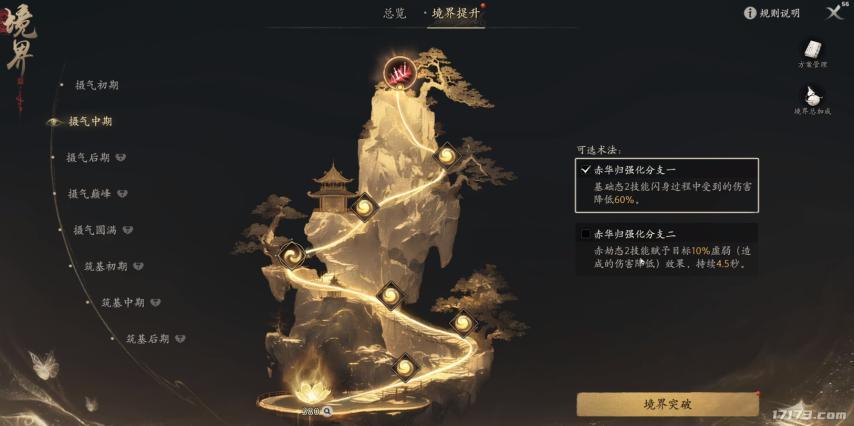Viewport: 854px width, 426px height.
Task: Select the 境界提升 tab
Action: pyautogui.click(x=456, y=13)
